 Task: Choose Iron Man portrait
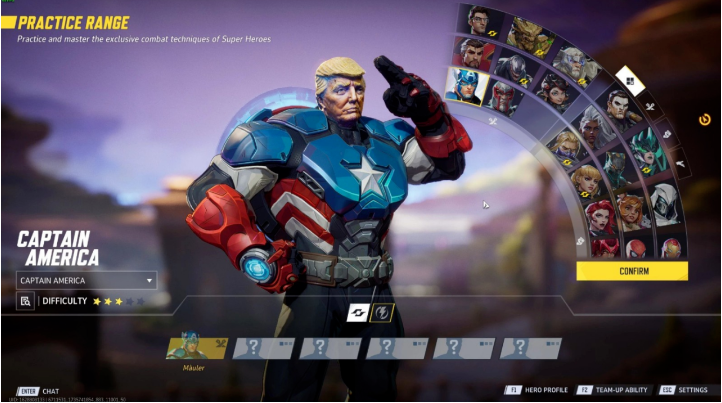coord(670,247)
